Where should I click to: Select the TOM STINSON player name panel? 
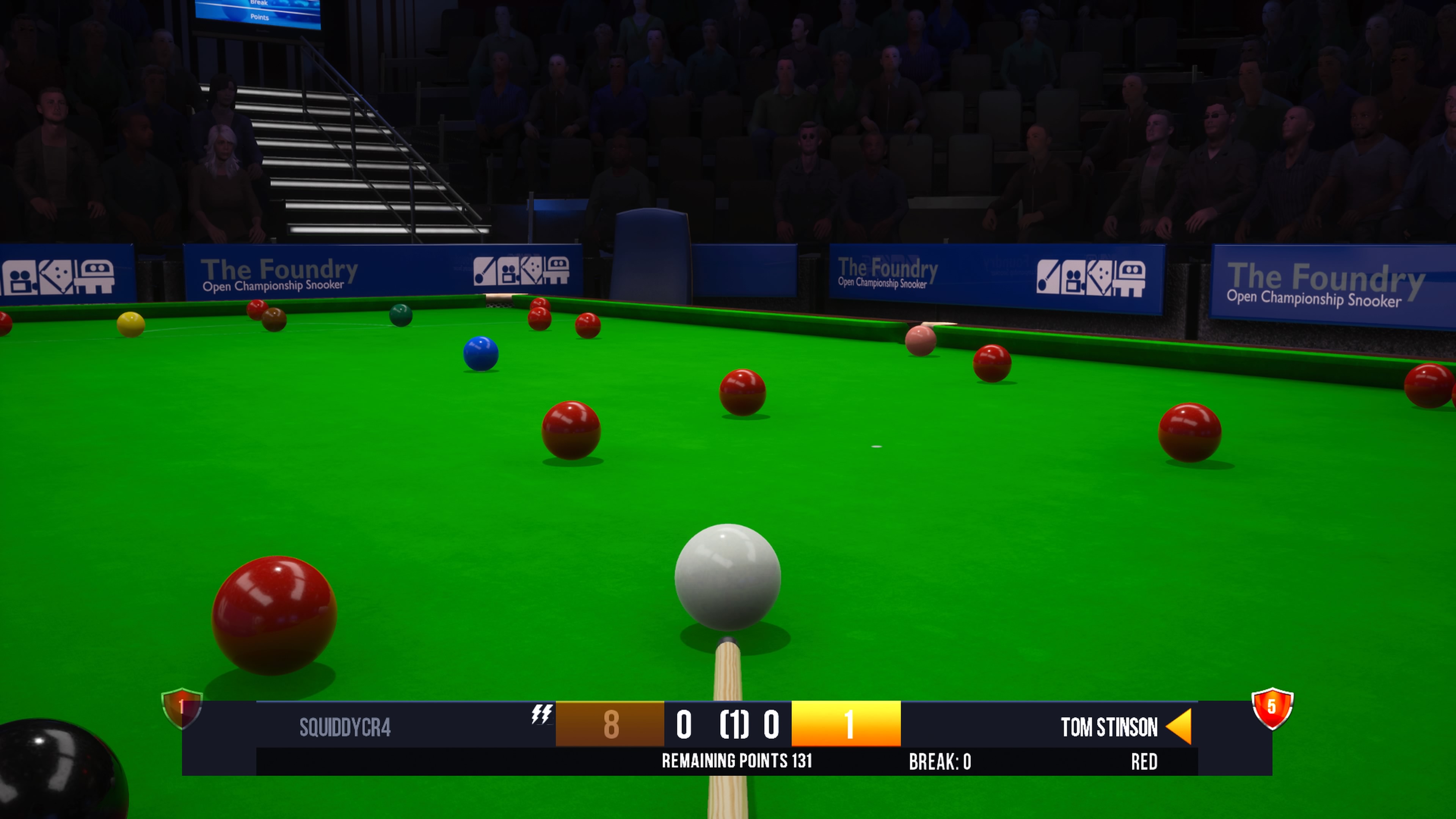coord(1108,727)
